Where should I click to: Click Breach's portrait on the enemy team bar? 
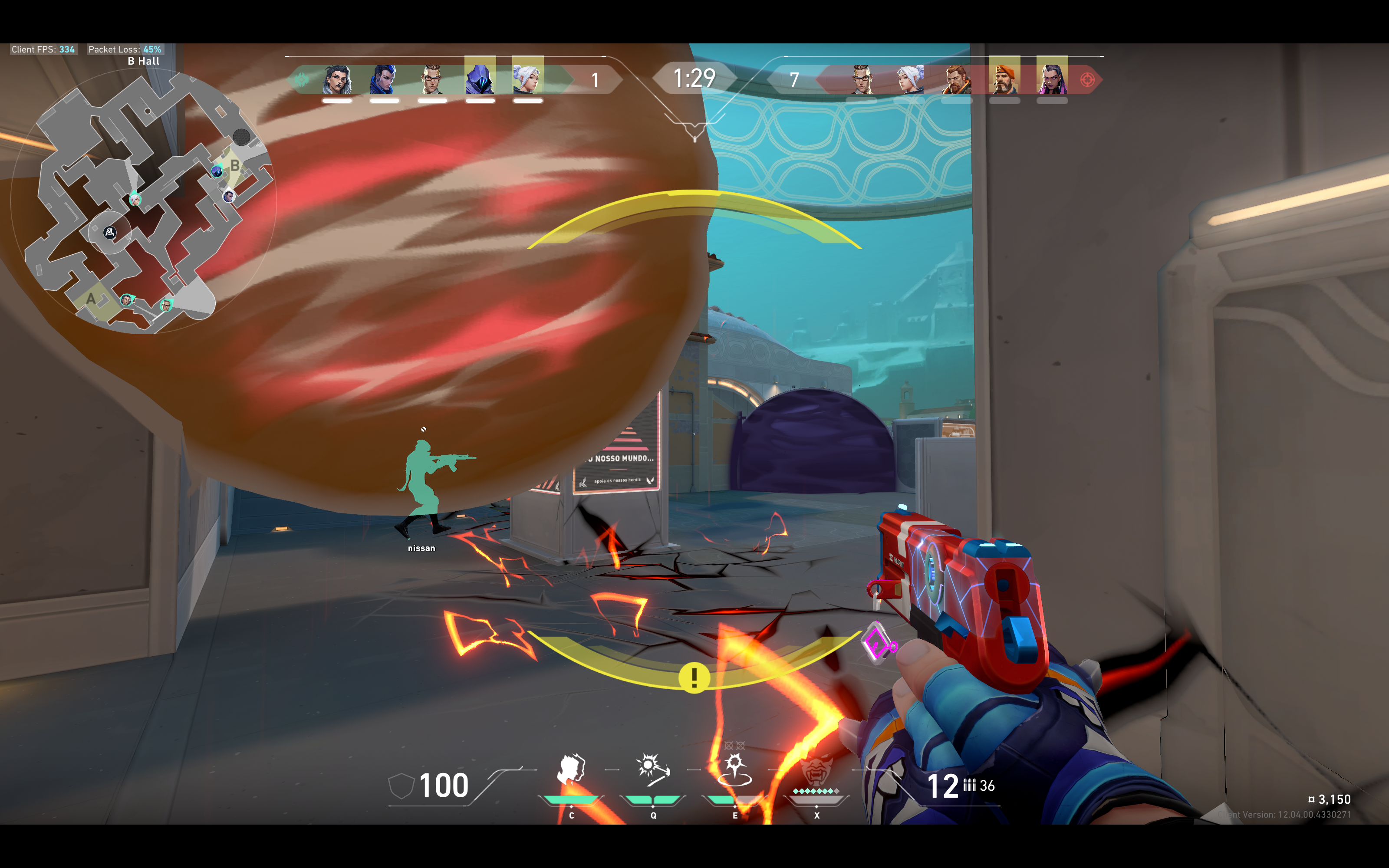[957, 79]
